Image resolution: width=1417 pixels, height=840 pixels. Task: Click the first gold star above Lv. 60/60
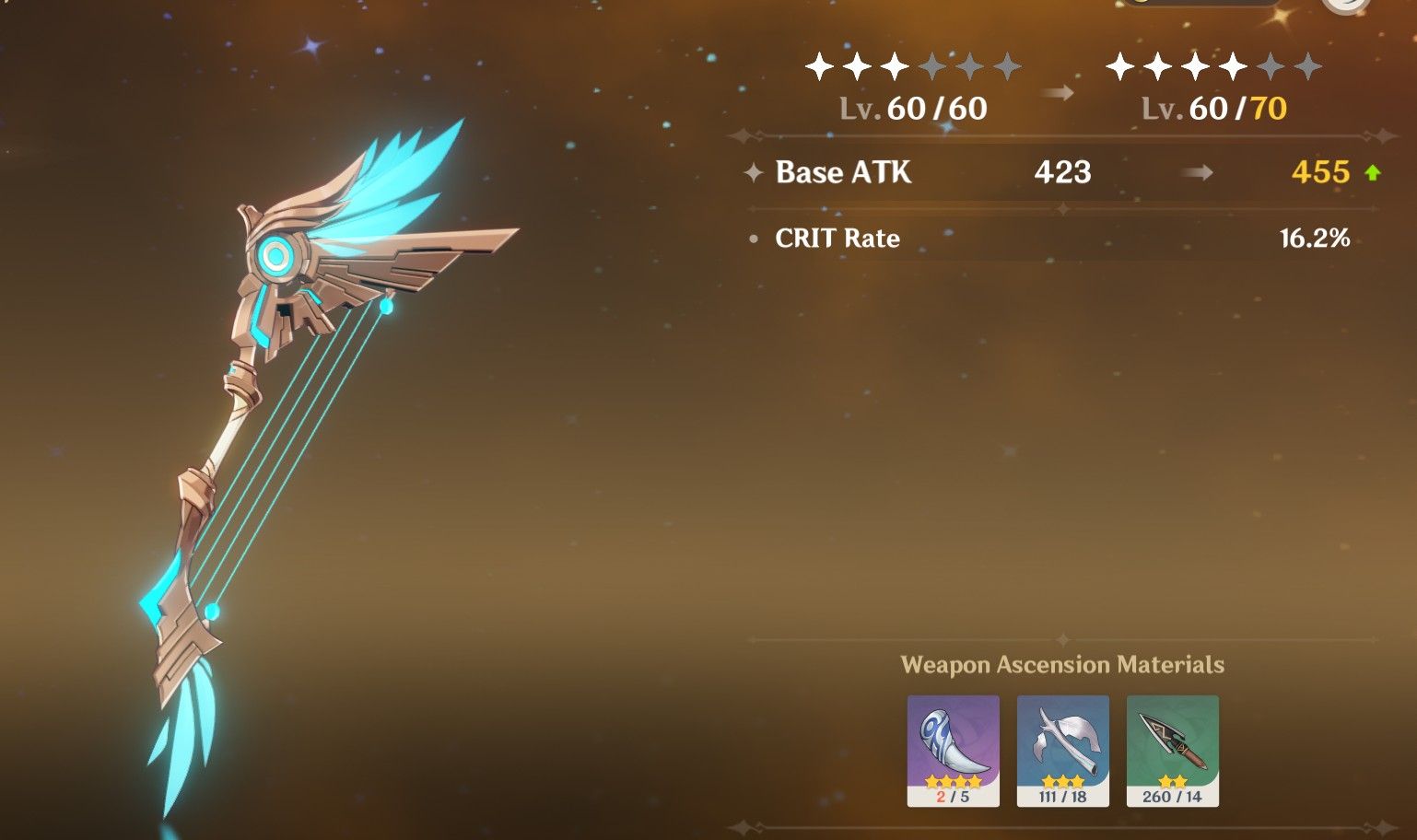[817, 64]
